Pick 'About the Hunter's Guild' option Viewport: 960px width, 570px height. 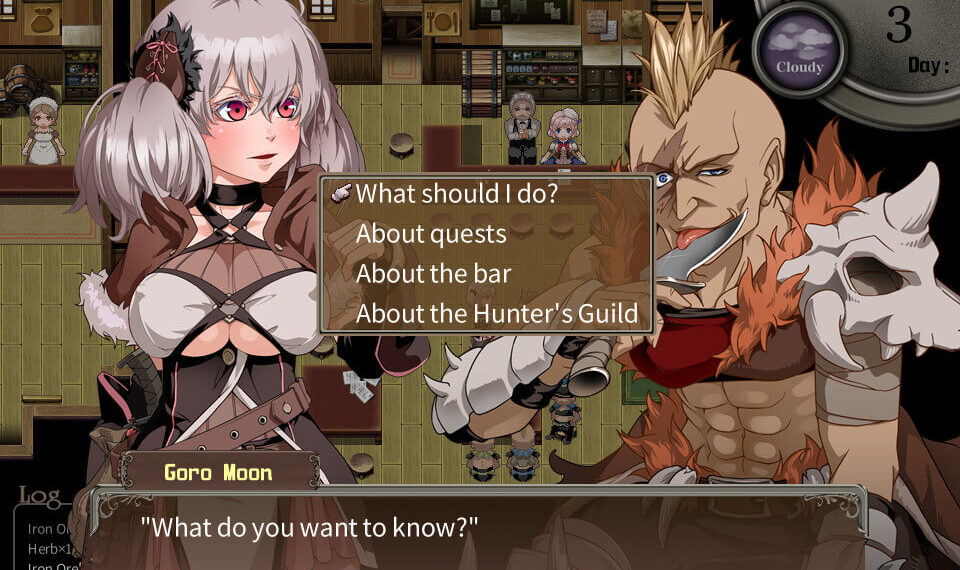(x=497, y=314)
